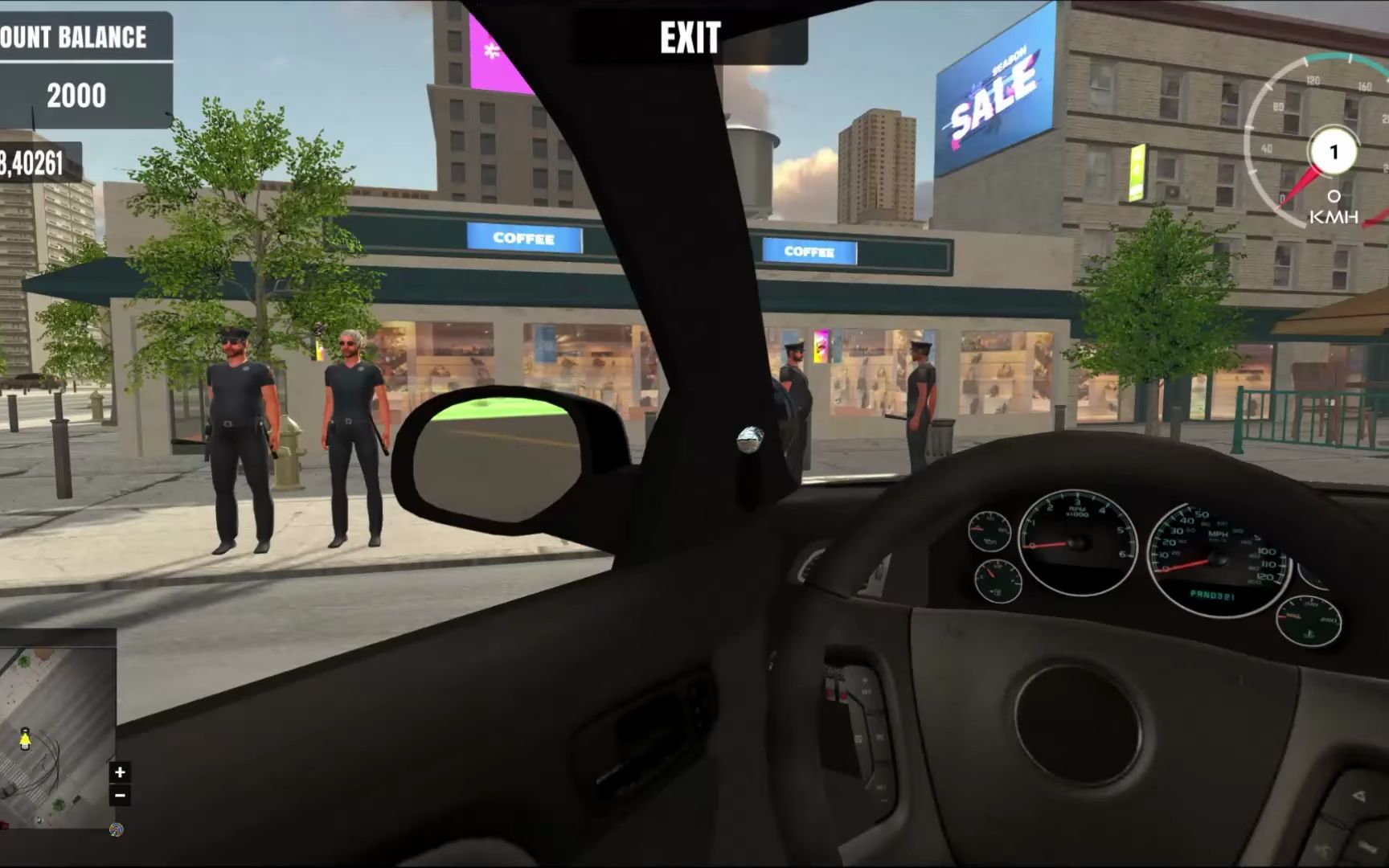Open the ACCOUNT BALANCE panel

pyautogui.click(x=72, y=36)
